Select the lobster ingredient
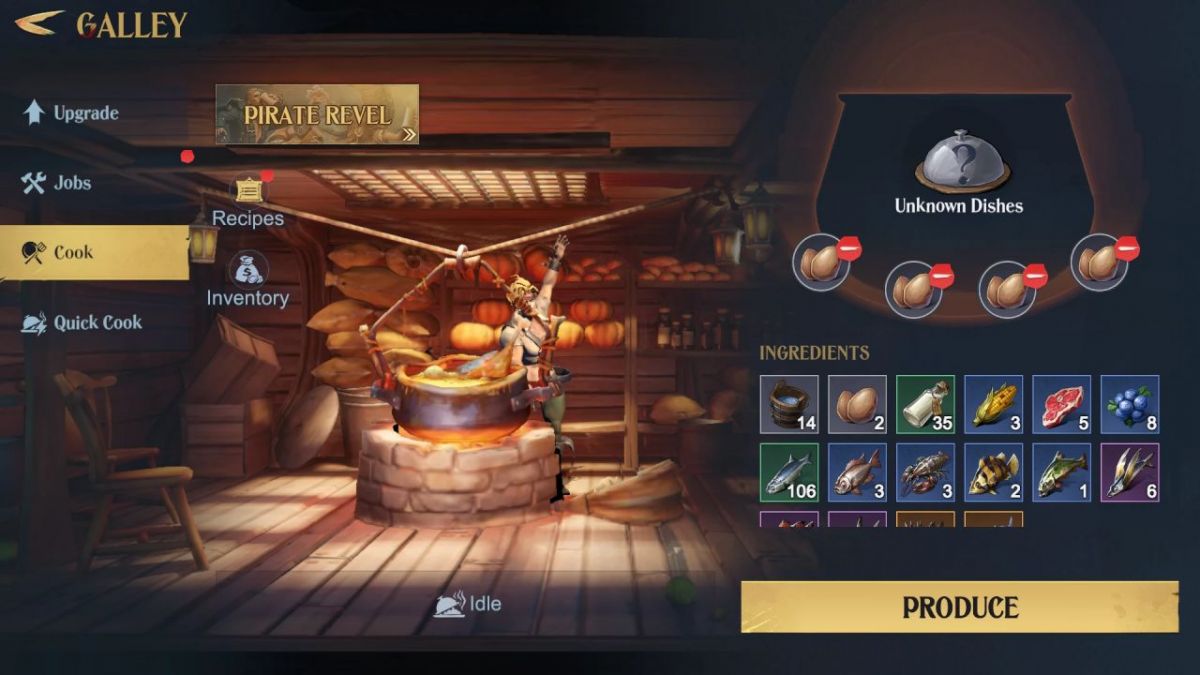 coord(925,472)
